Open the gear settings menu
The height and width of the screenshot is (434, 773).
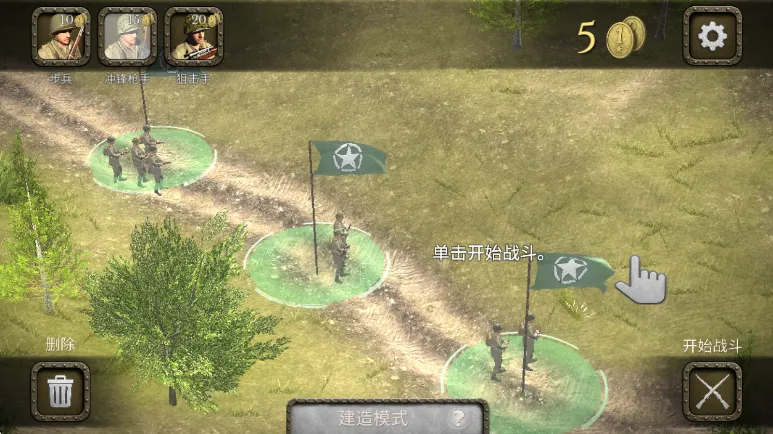[x=712, y=37]
